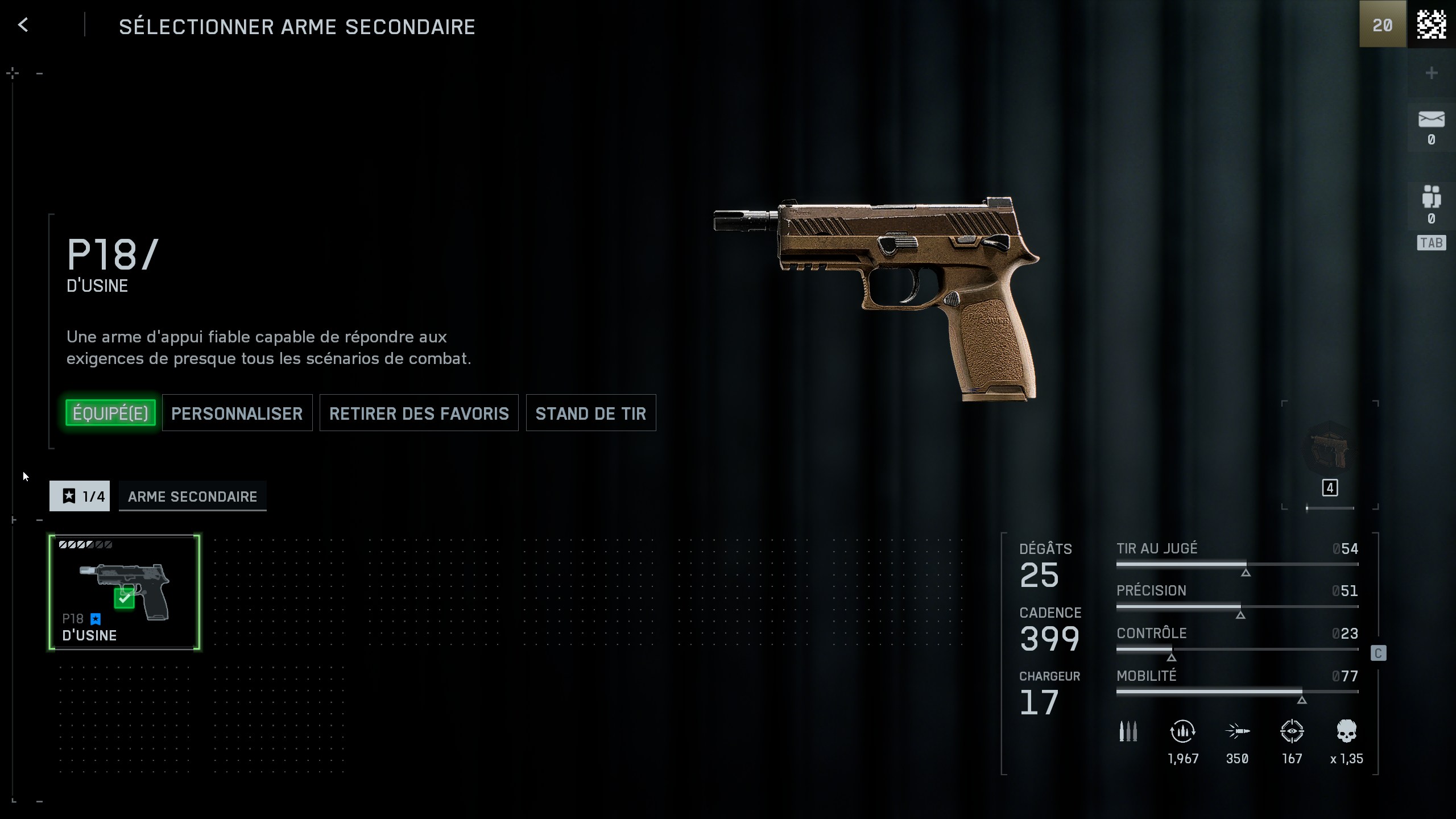Enter the STAND DE TIR

pos(590,413)
